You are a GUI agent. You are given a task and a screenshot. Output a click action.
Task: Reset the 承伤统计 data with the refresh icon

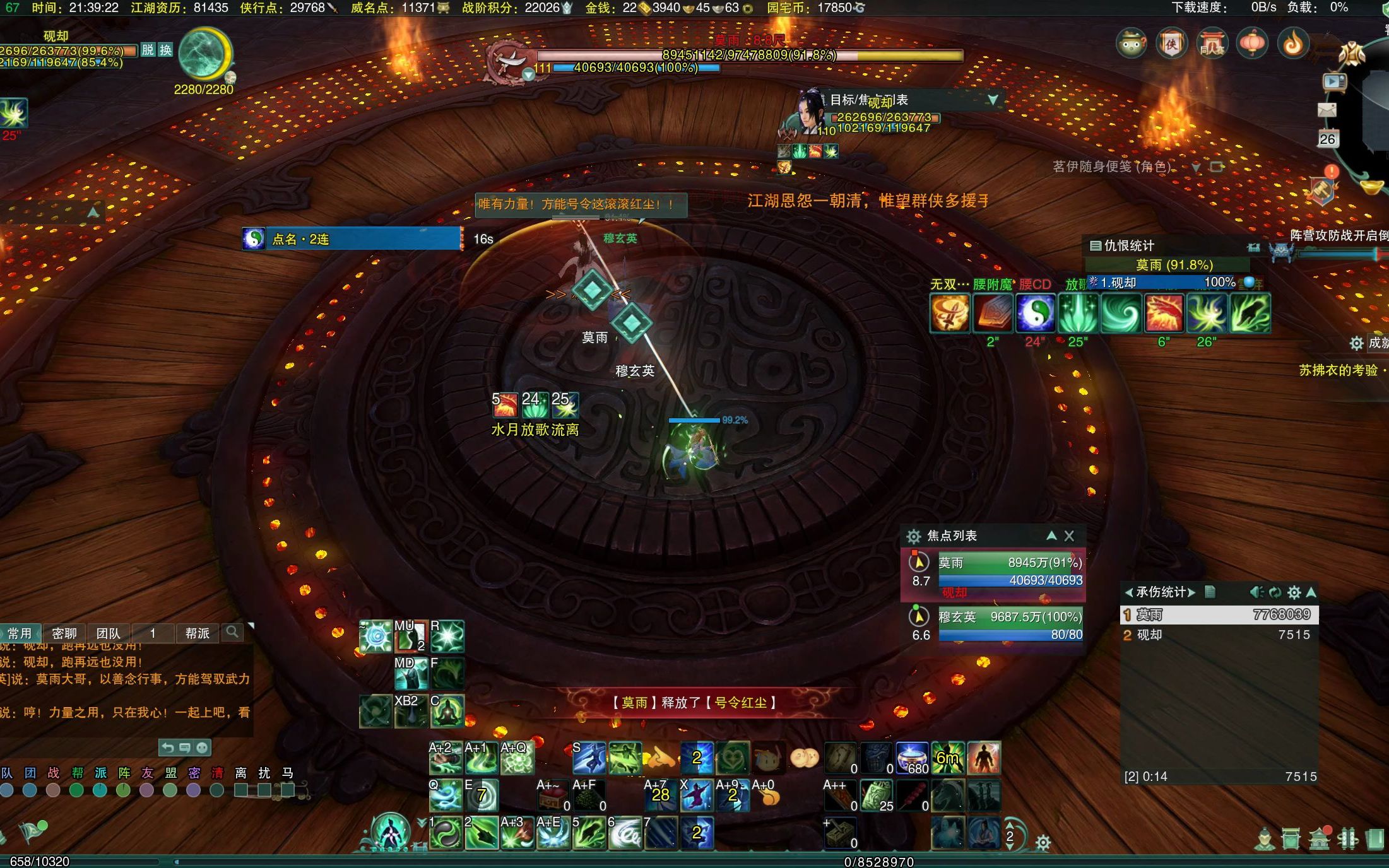click(1275, 592)
